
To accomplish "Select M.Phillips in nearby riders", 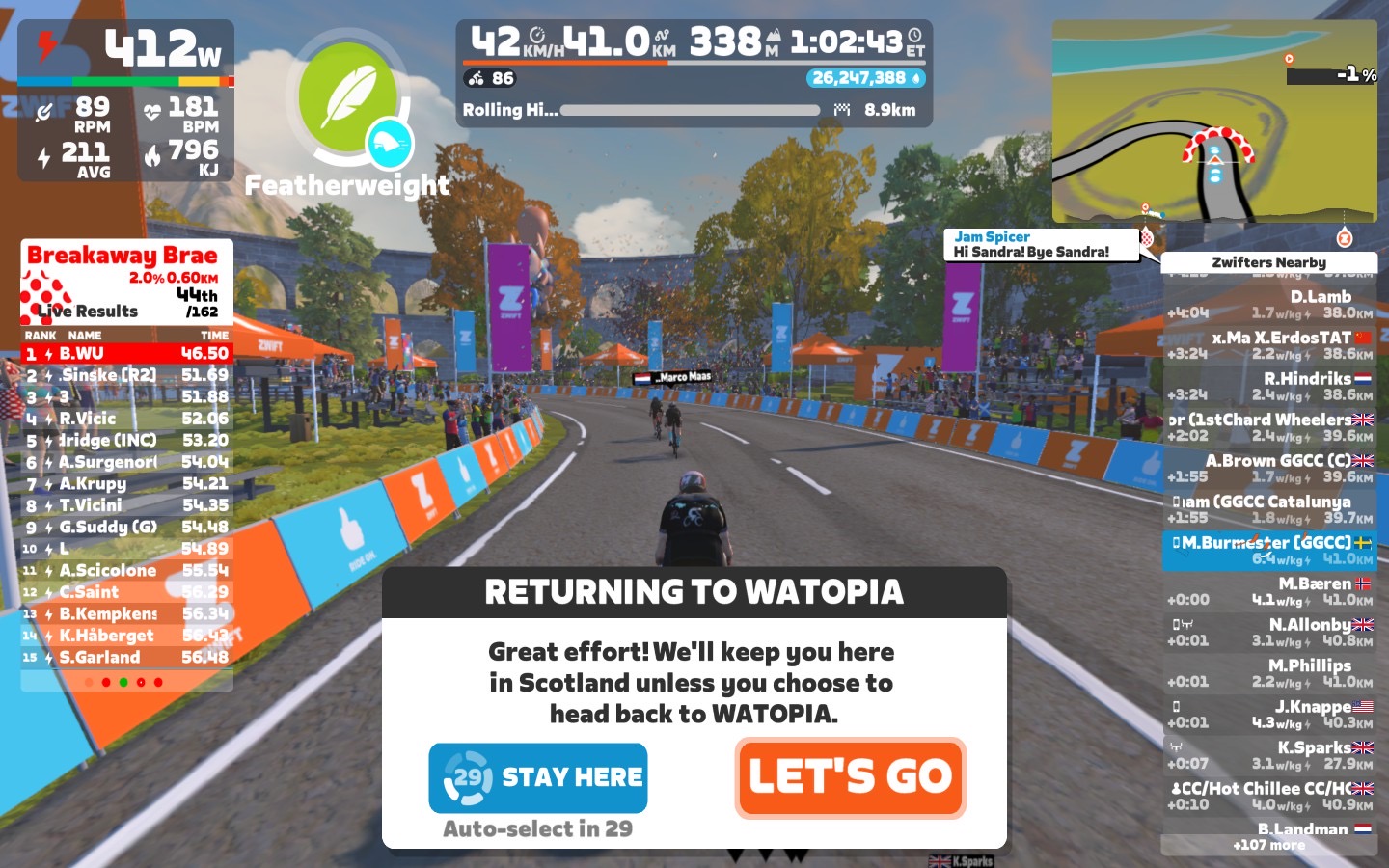I will coord(1269,673).
